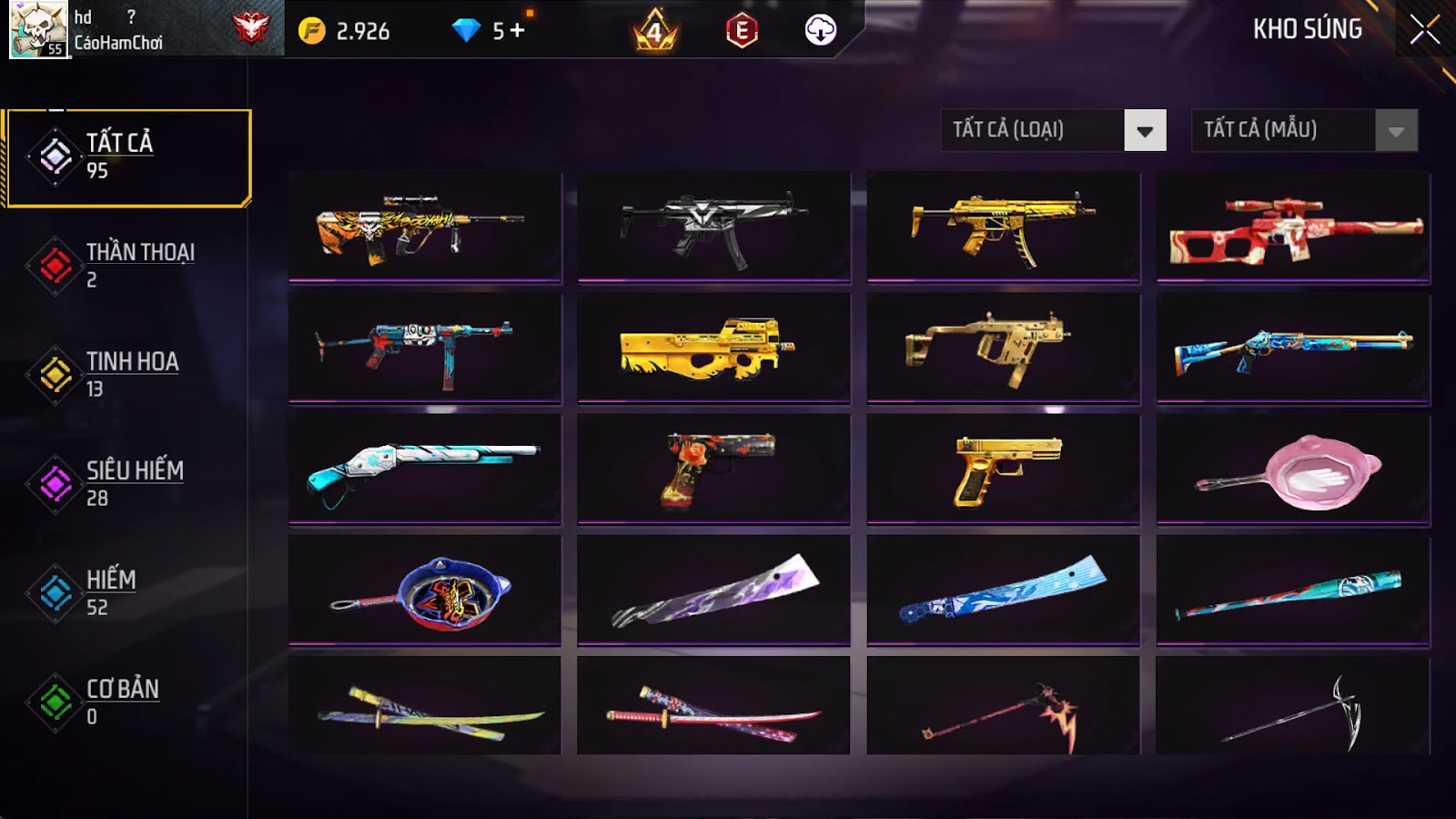Open the Siêu Hiếm rarity category
This screenshot has width=1456, height=819.
tap(127, 484)
